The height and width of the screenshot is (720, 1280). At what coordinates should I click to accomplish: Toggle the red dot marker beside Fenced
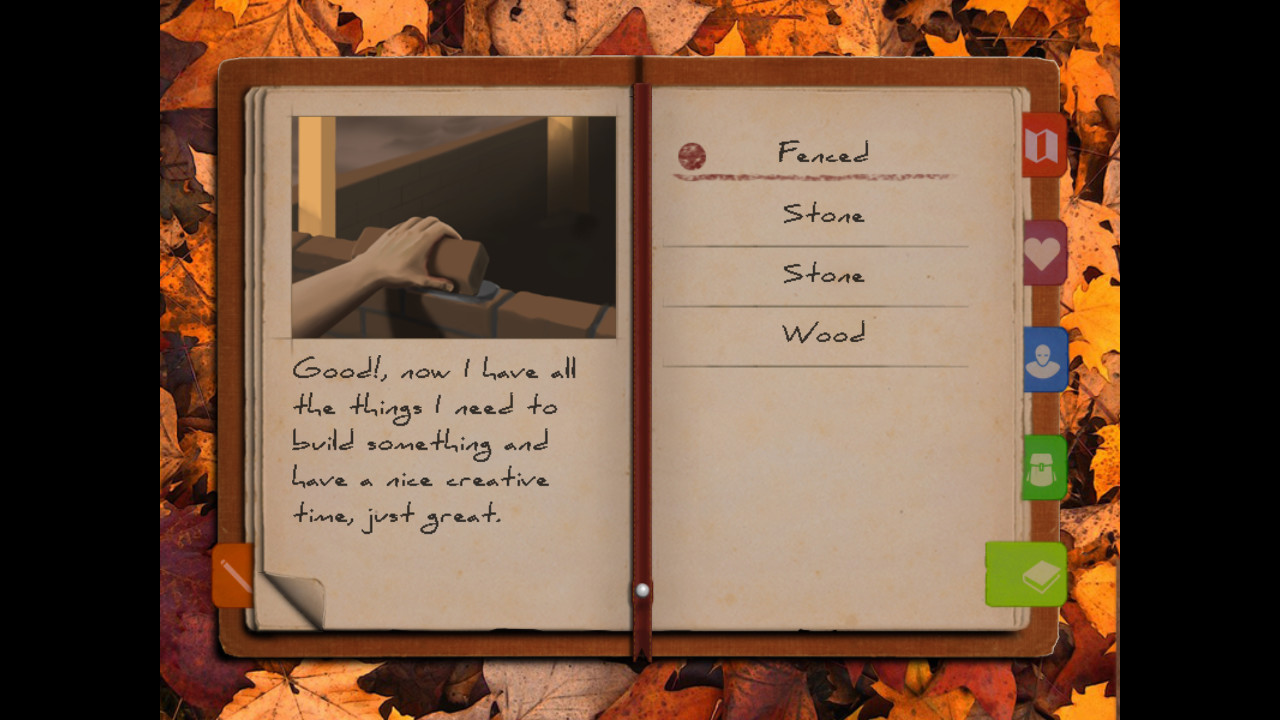pos(694,156)
